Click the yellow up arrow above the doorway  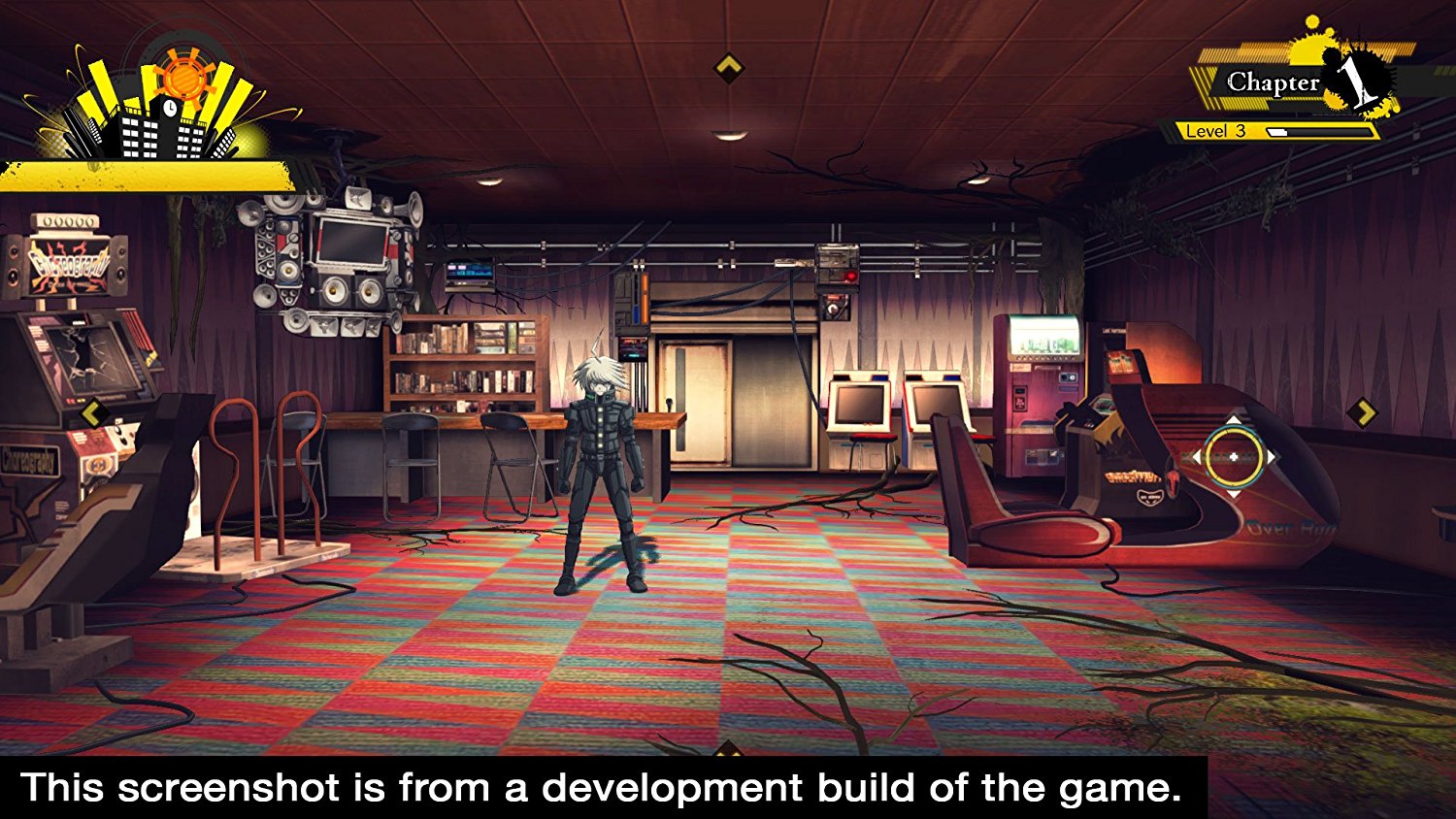pos(728,66)
